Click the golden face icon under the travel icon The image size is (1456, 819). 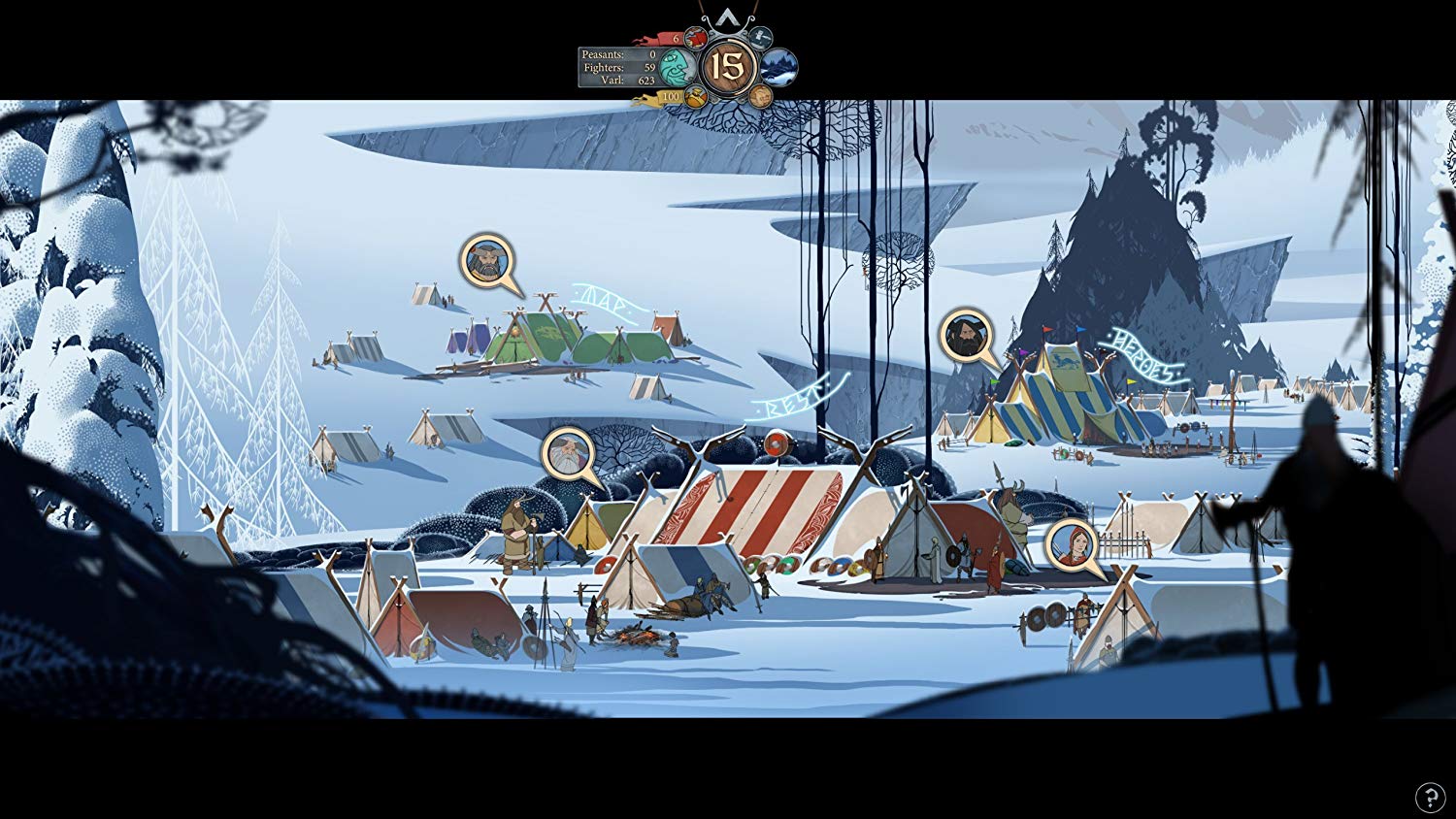pos(759,97)
